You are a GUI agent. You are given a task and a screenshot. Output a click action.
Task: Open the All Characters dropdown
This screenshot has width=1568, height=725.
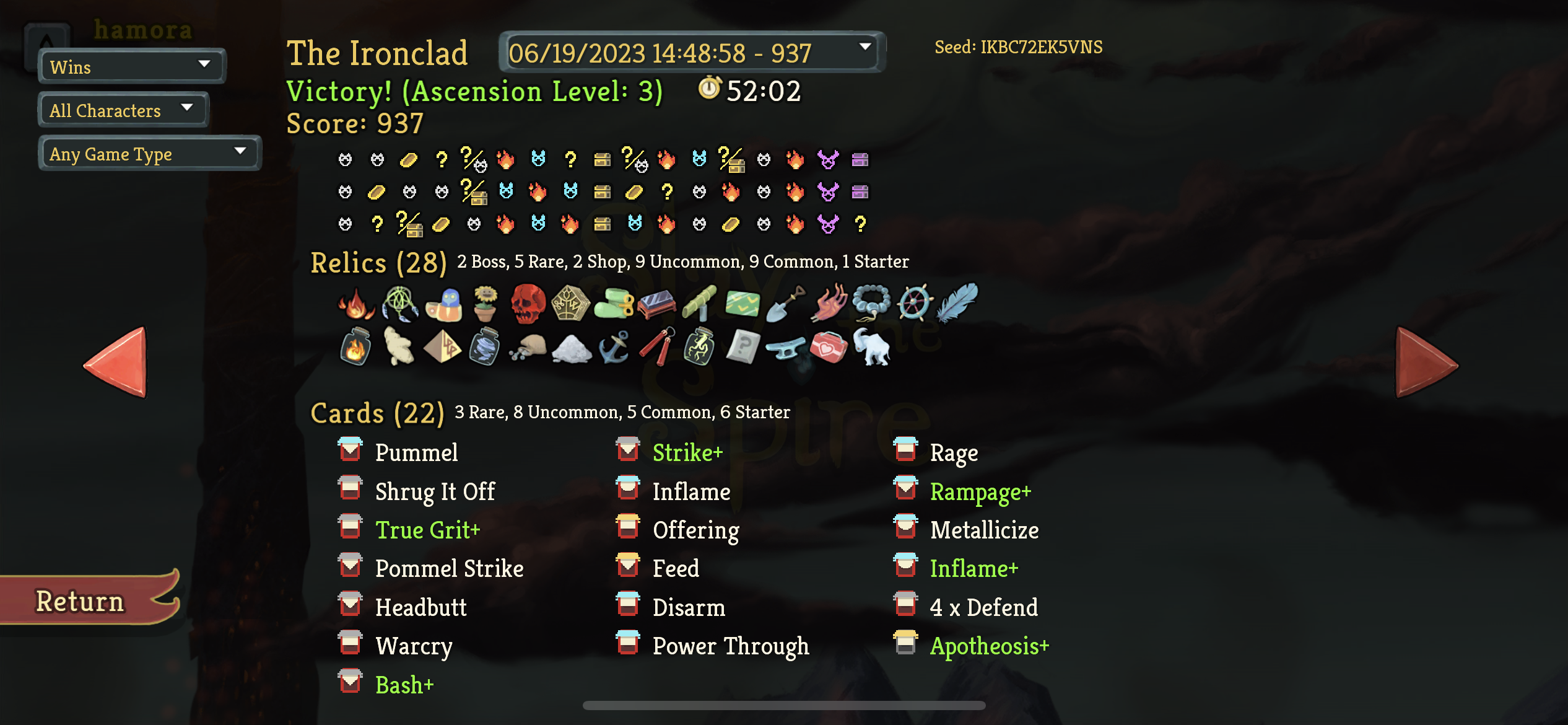(x=122, y=110)
